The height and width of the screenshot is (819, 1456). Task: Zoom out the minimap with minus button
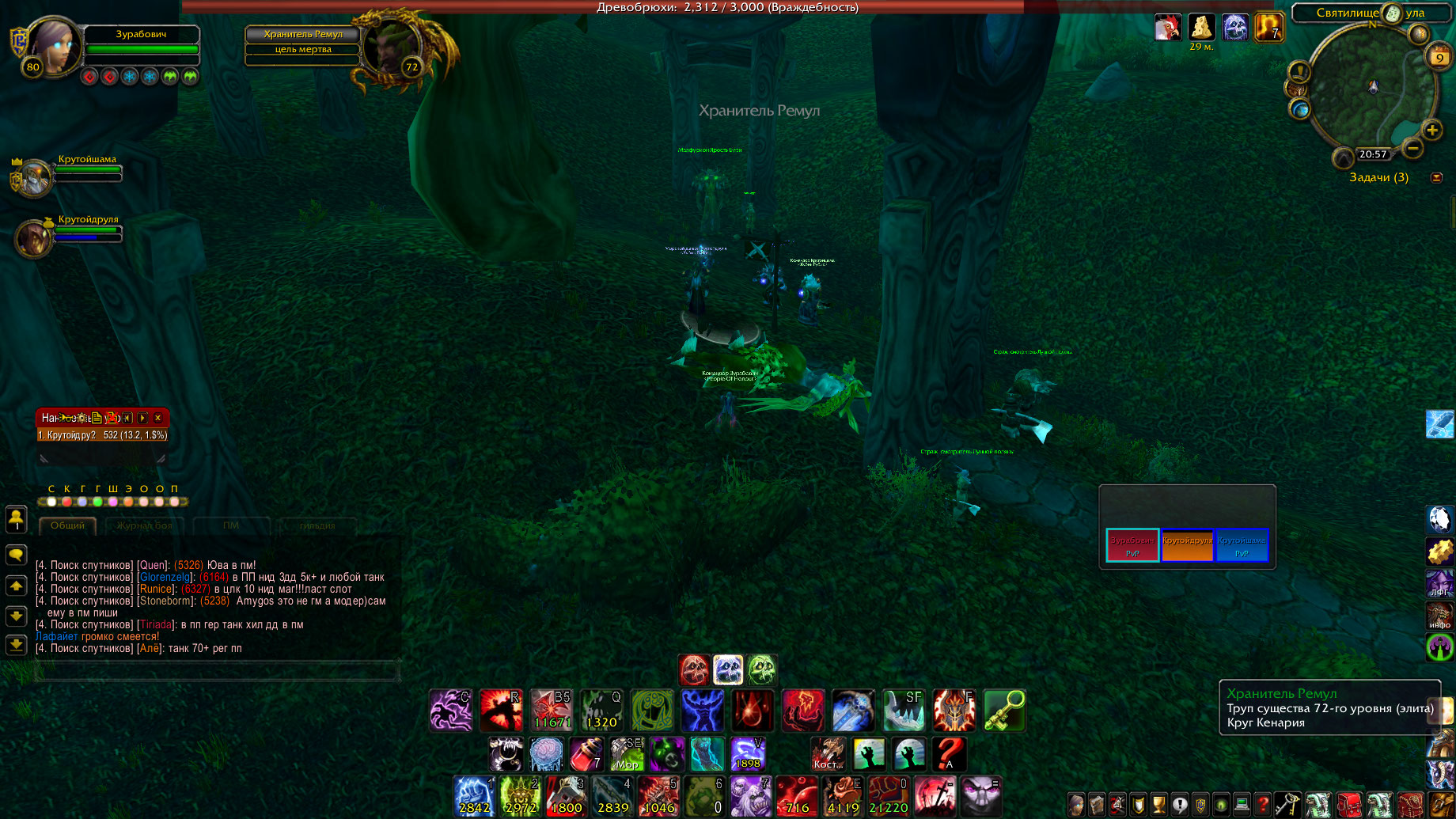(x=1412, y=148)
